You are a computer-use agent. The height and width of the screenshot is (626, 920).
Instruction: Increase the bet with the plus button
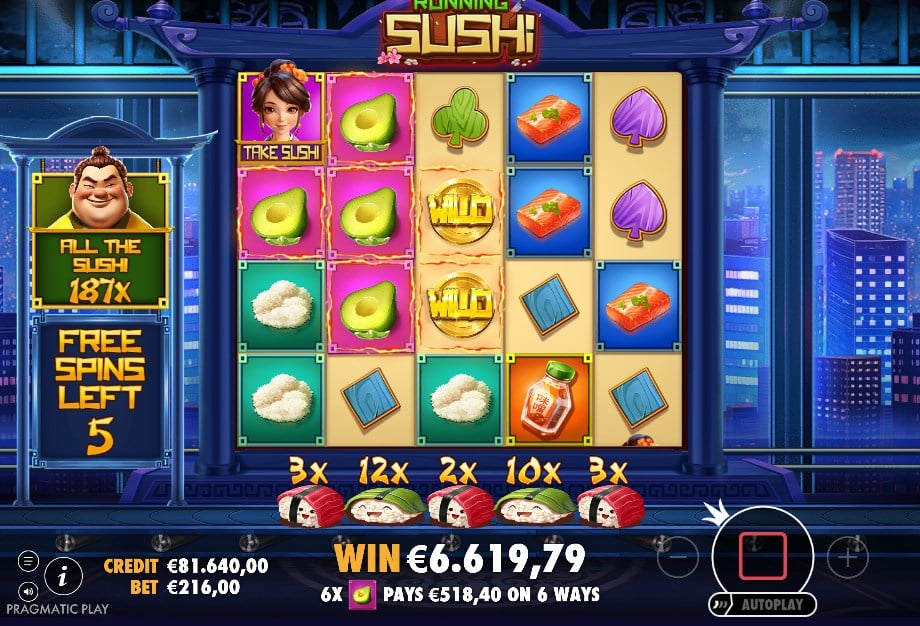pyautogui.click(x=847, y=556)
